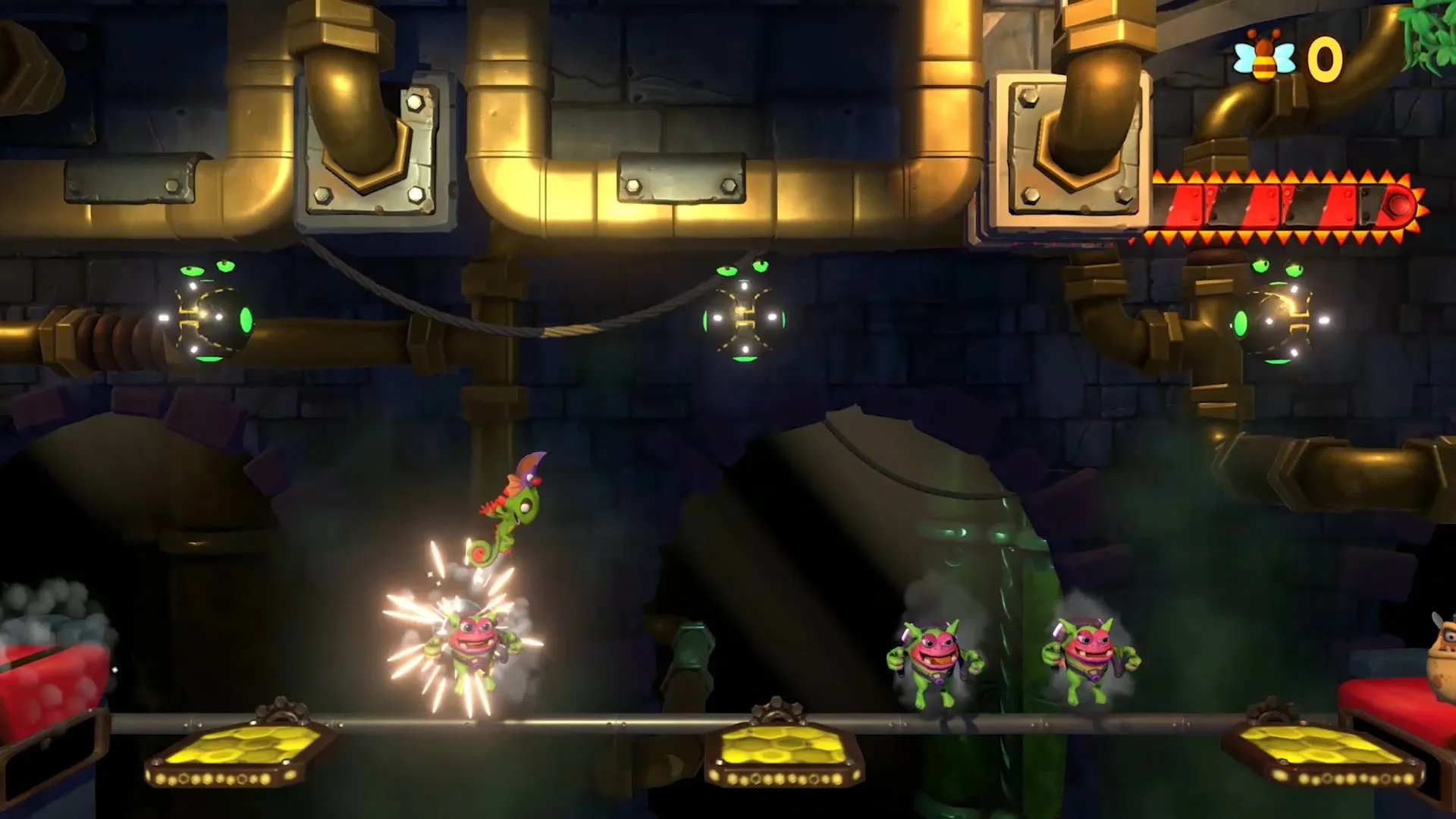Viewport: 1456px width, 819px height.
Task: Click the bee shield icon
Action: click(1264, 57)
